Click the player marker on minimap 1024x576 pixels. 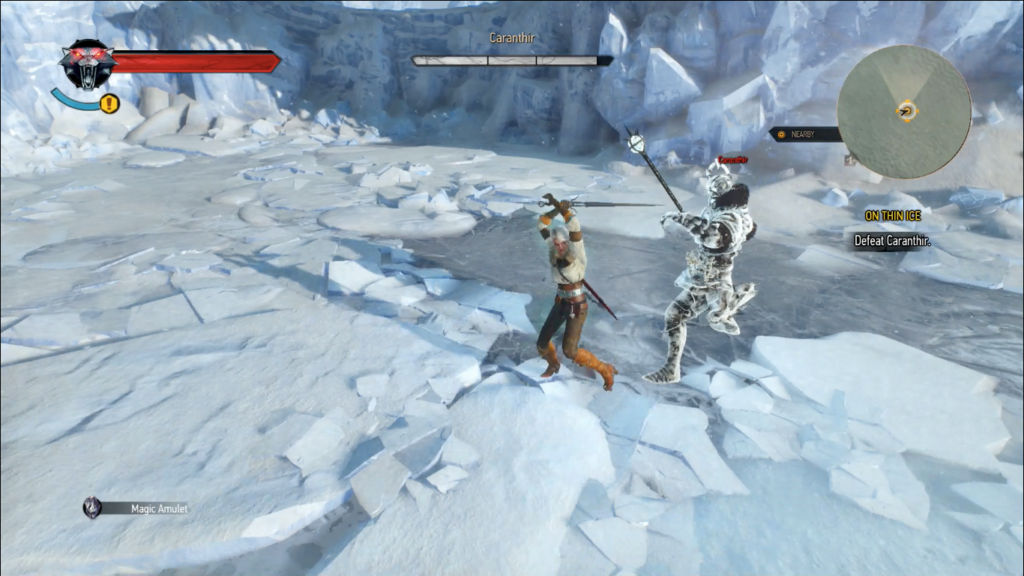point(907,112)
